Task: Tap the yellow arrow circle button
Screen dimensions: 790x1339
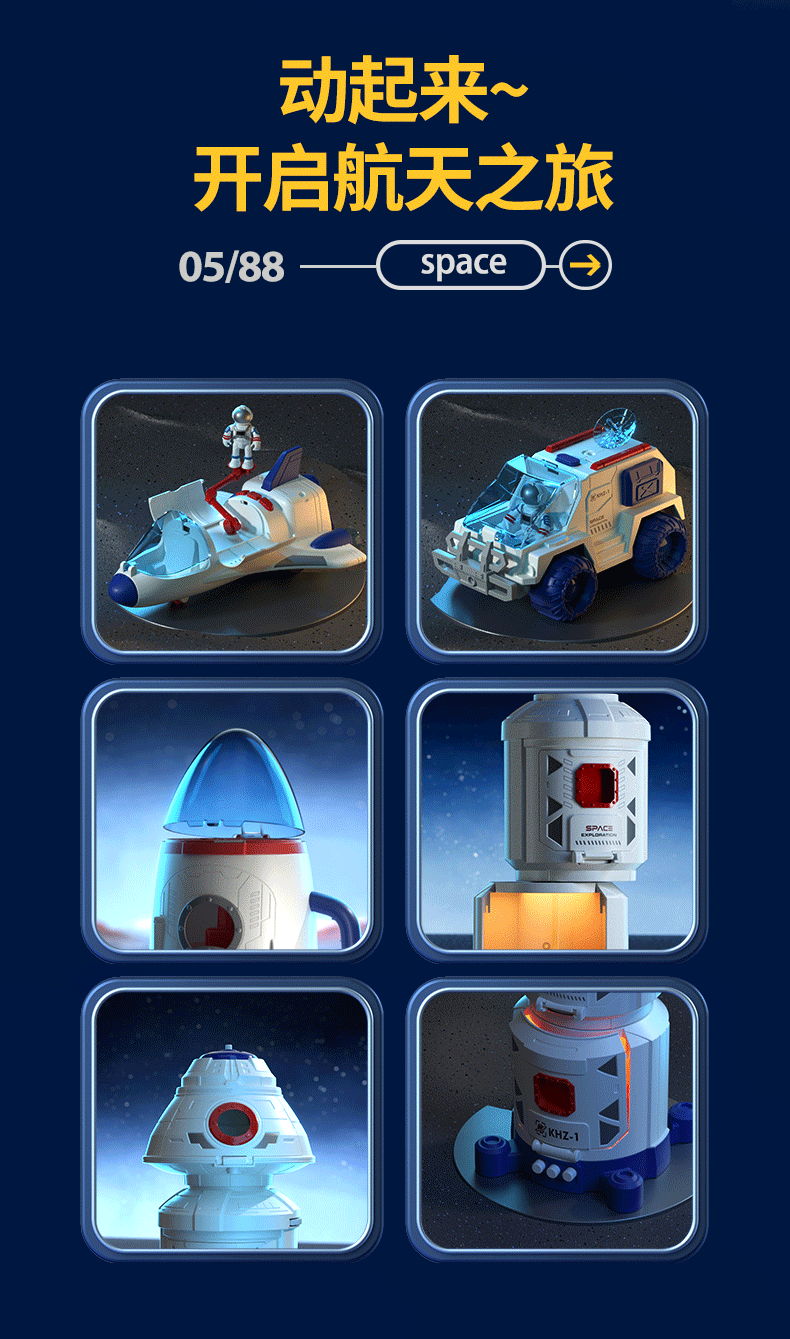Action: [x=585, y=265]
